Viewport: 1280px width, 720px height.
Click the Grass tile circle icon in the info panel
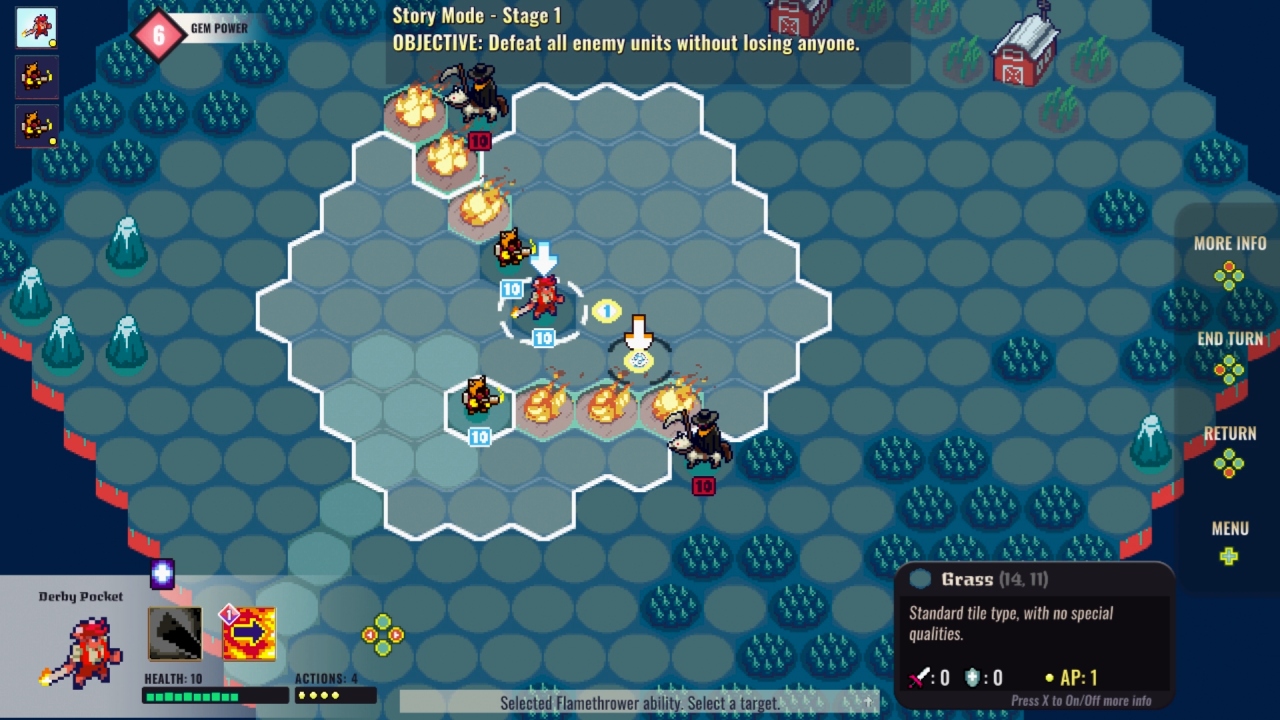coord(922,578)
